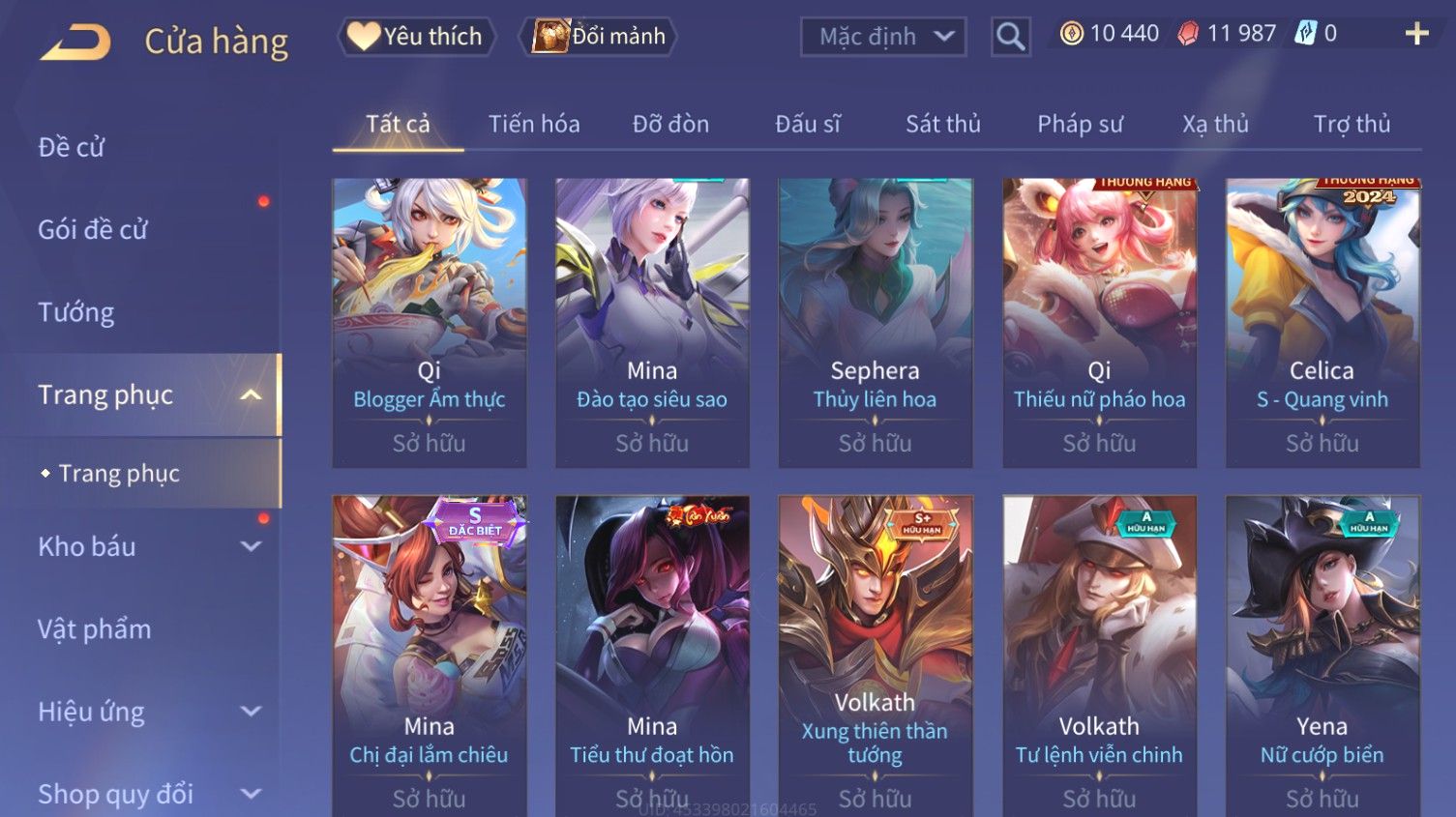Open the Mặc định sort dropdown
The width and height of the screenshot is (1456, 817).
pos(883,37)
